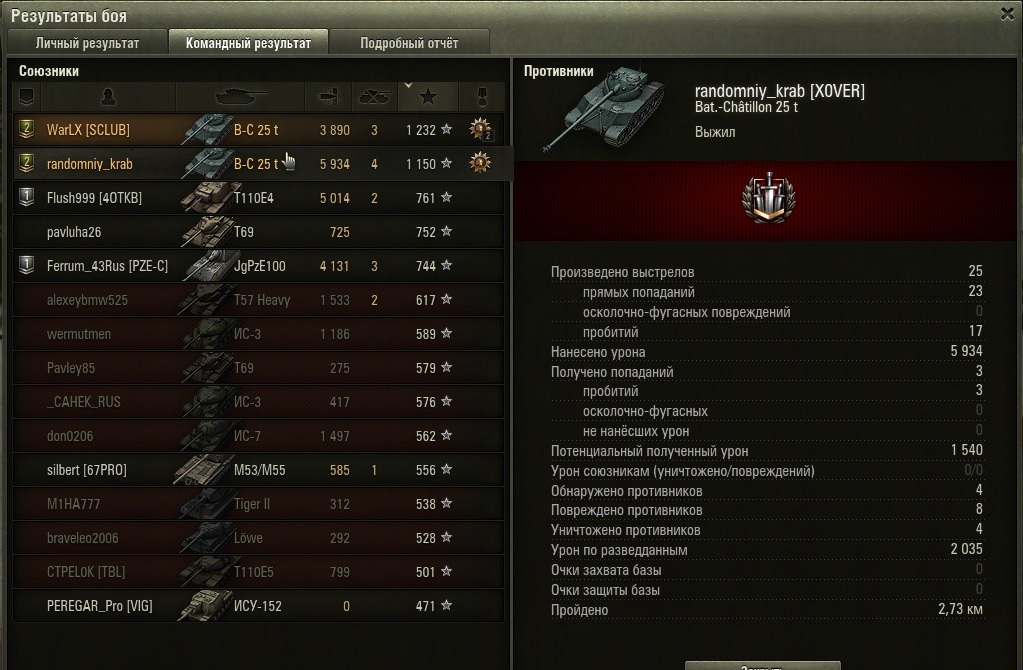
Task: Sort allies by experience star column
Action: [428, 97]
